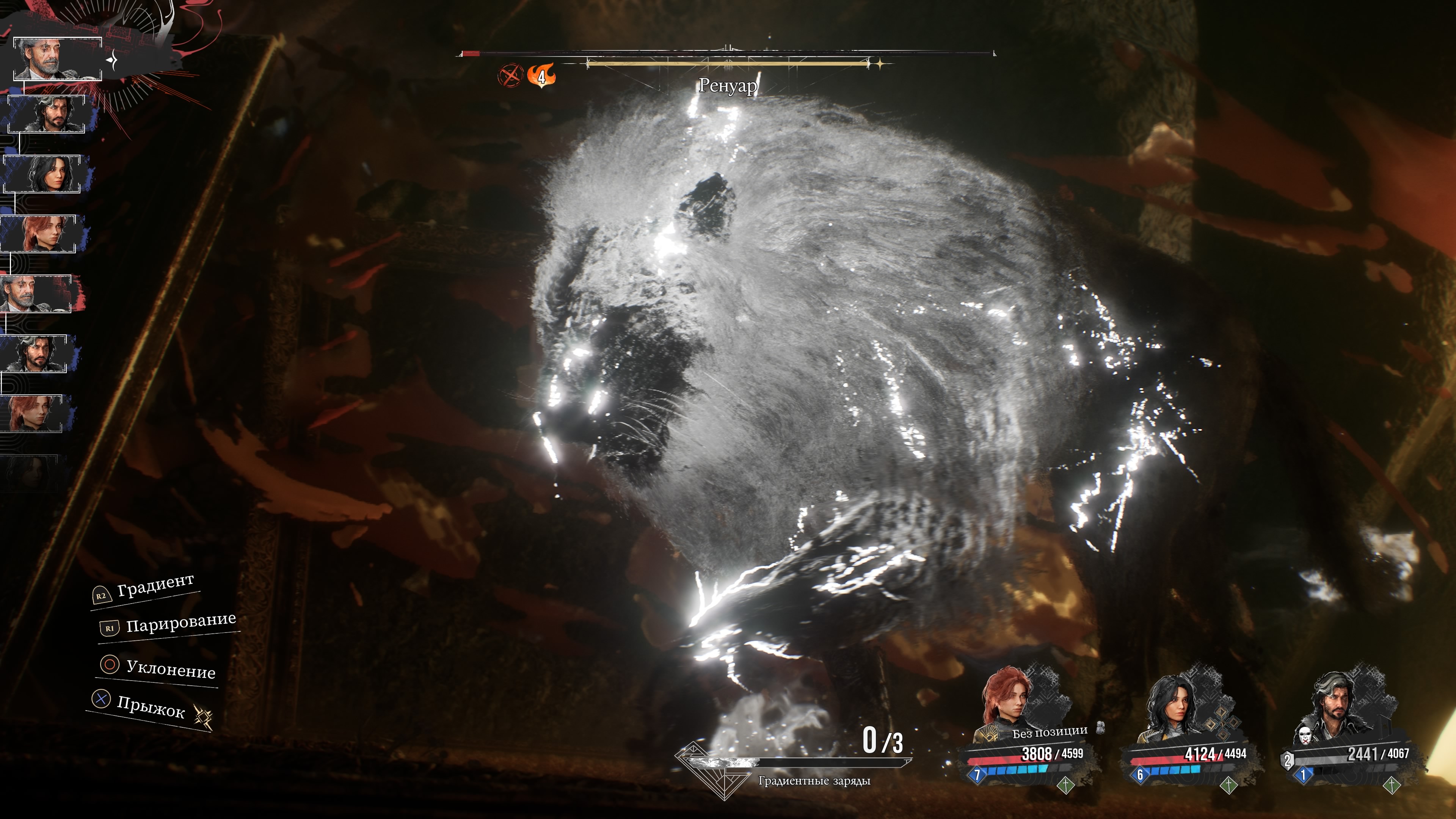The image size is (1456, 819).
Task: Inspect the burn status icon showing 4 stacks
Action: click(541, 75)
